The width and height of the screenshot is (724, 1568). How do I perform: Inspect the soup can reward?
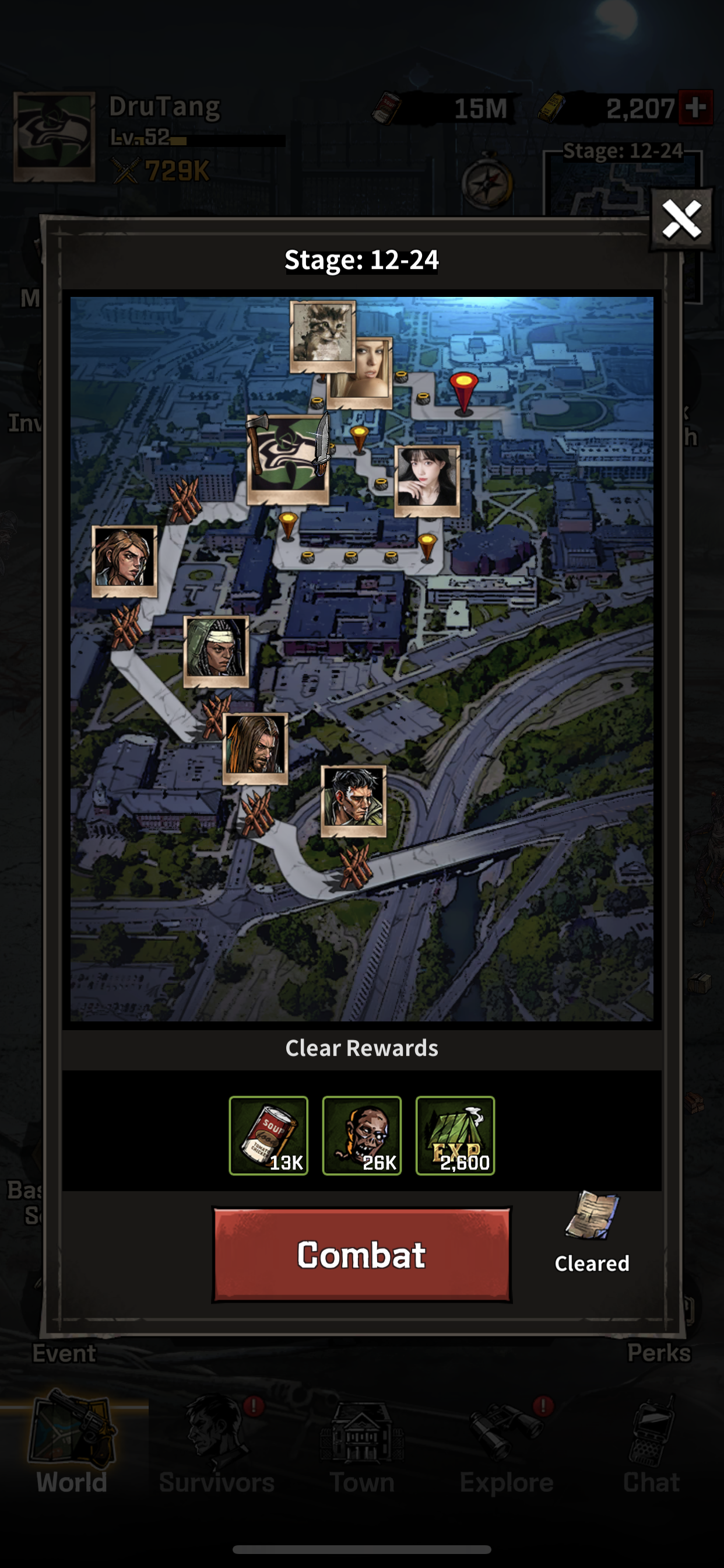[x=268, y=1135]
